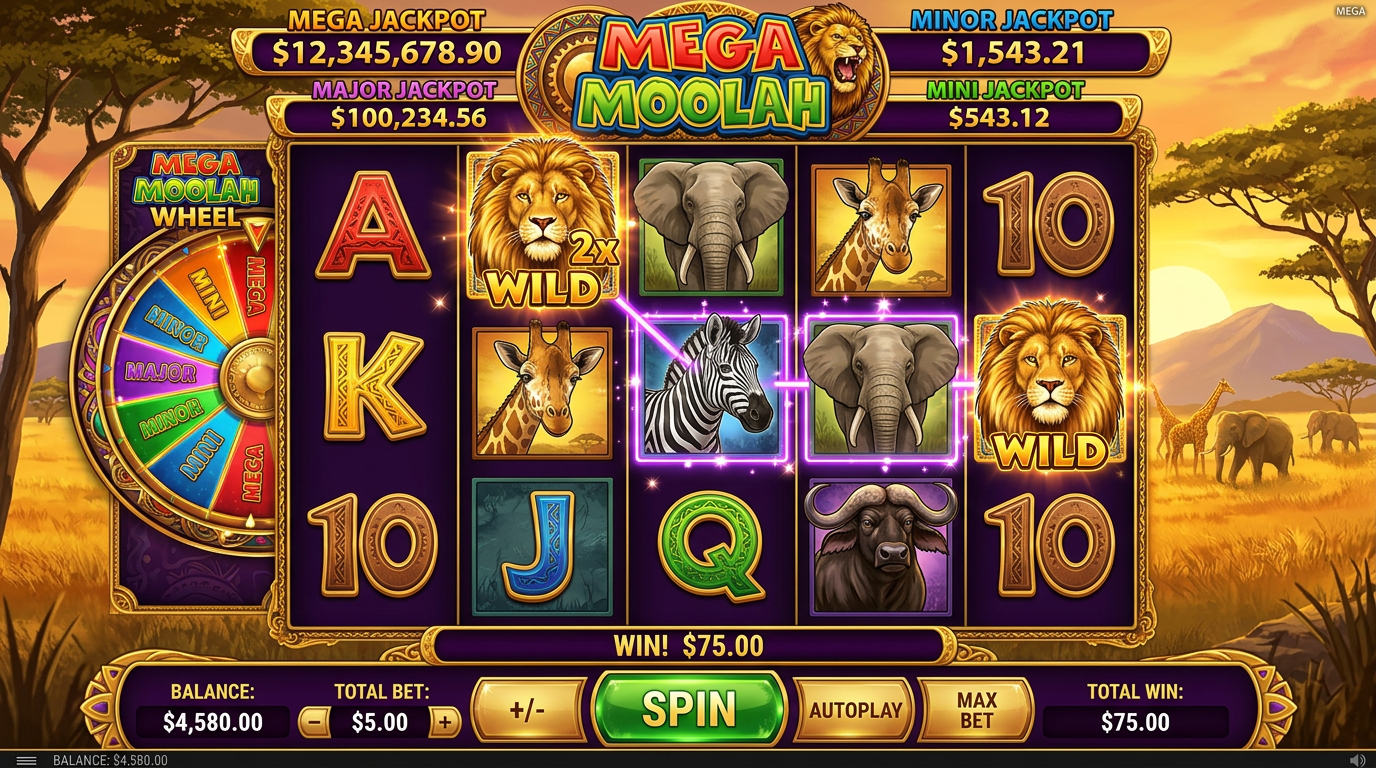Open the +/- bet adjustment control
This screenshot has height=768, width=1376.
528,709
